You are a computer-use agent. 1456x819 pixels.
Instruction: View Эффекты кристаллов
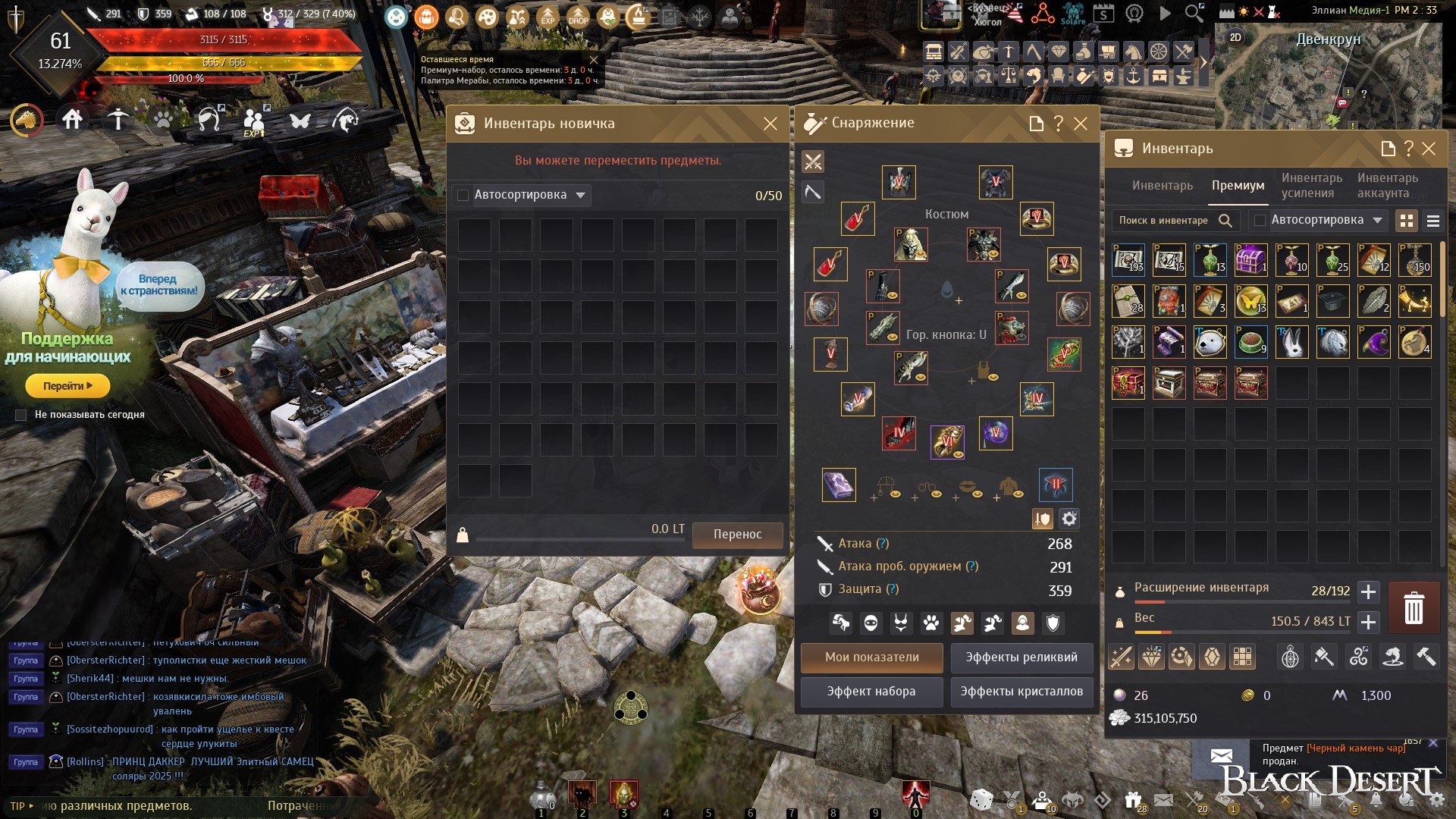click(x=1021, y=692)
